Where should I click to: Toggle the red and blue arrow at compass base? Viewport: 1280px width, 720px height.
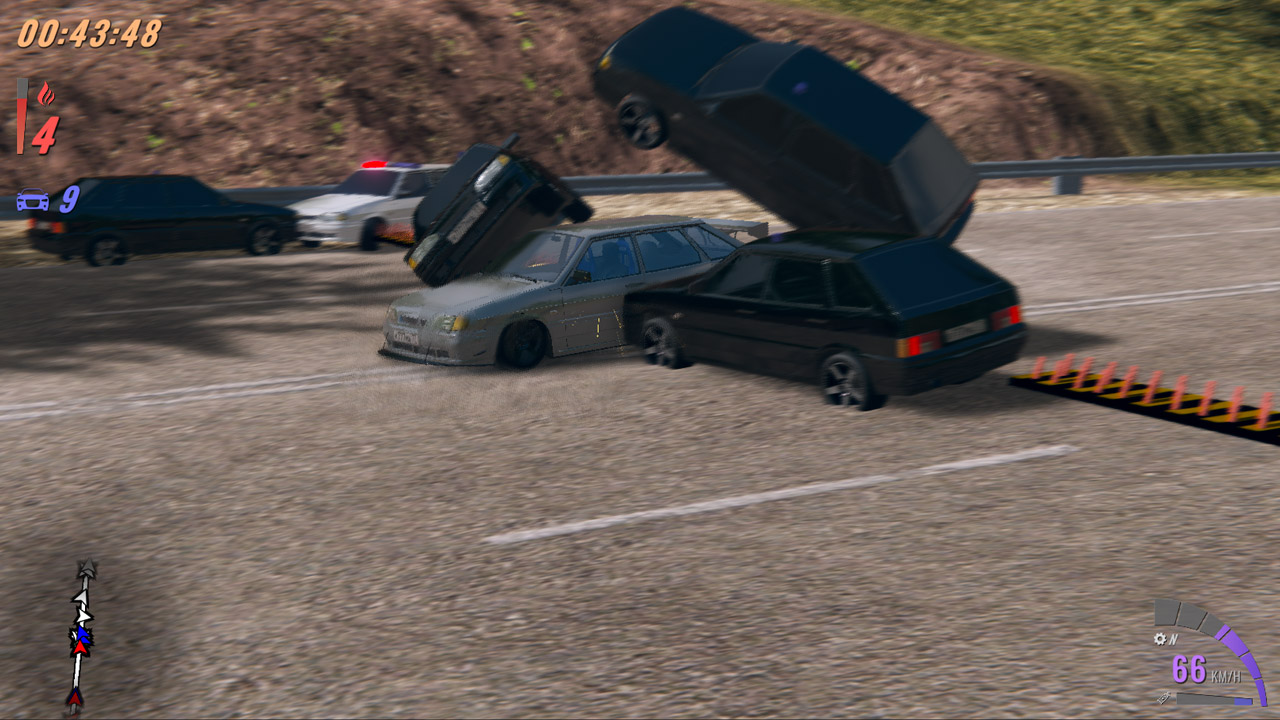tap(76, 699)
